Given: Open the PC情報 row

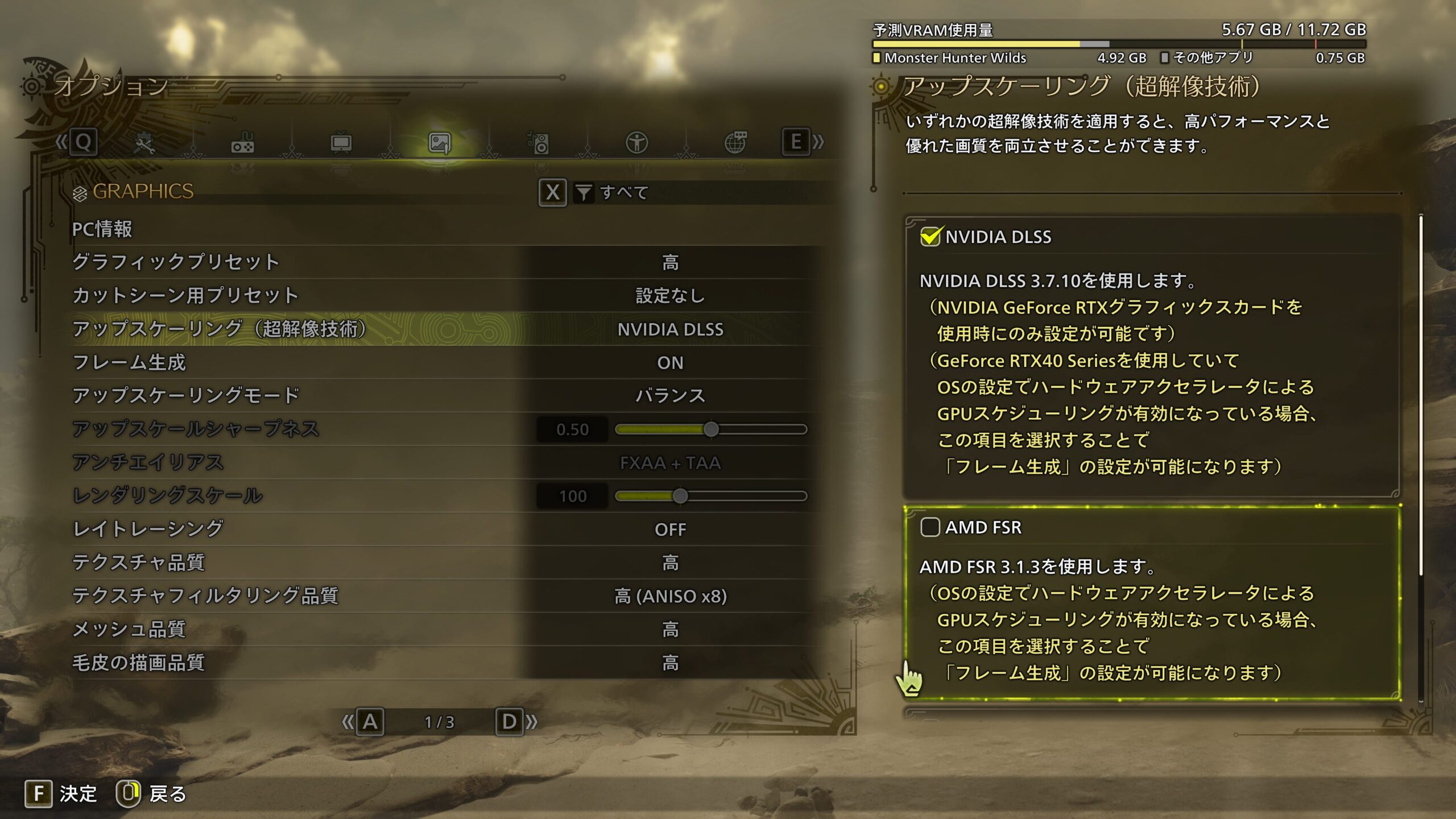Looking at the screenshot, I should click(x=102, y=229).
